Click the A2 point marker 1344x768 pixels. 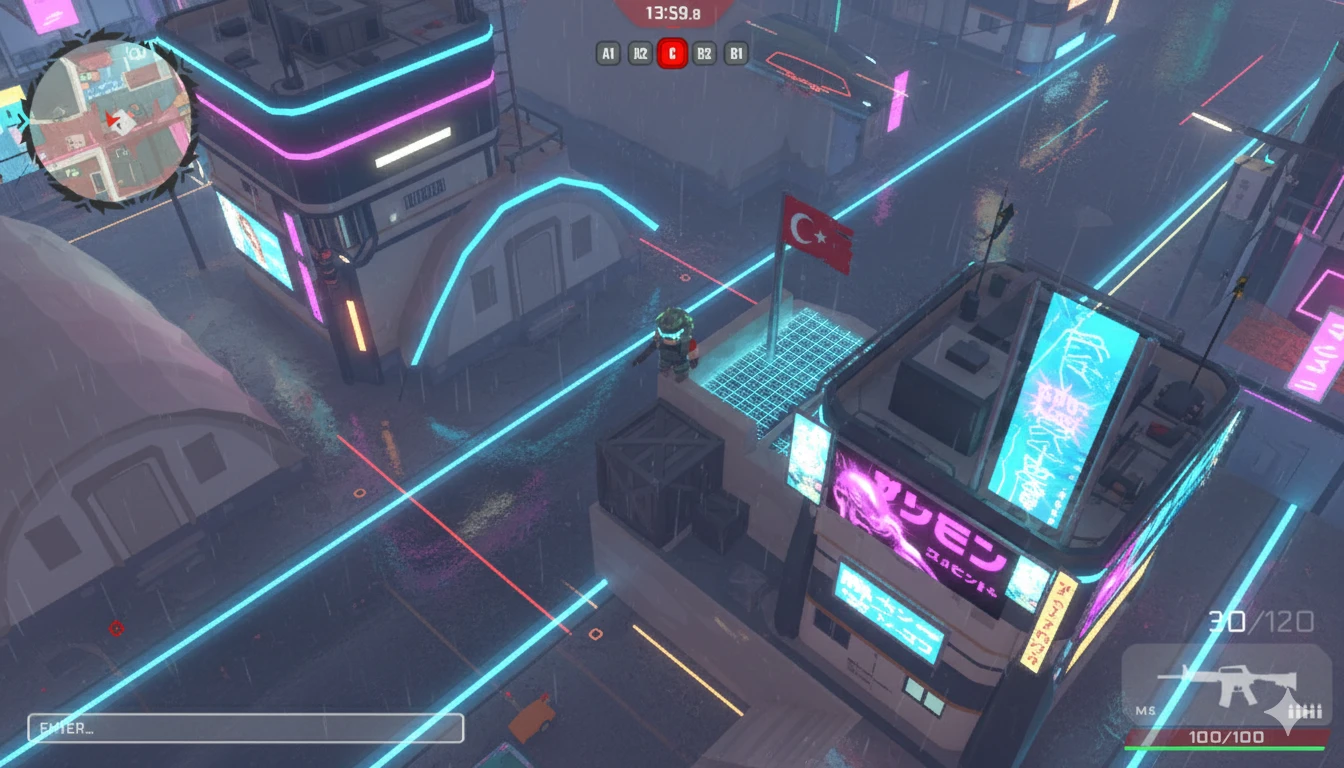(639, 54)
